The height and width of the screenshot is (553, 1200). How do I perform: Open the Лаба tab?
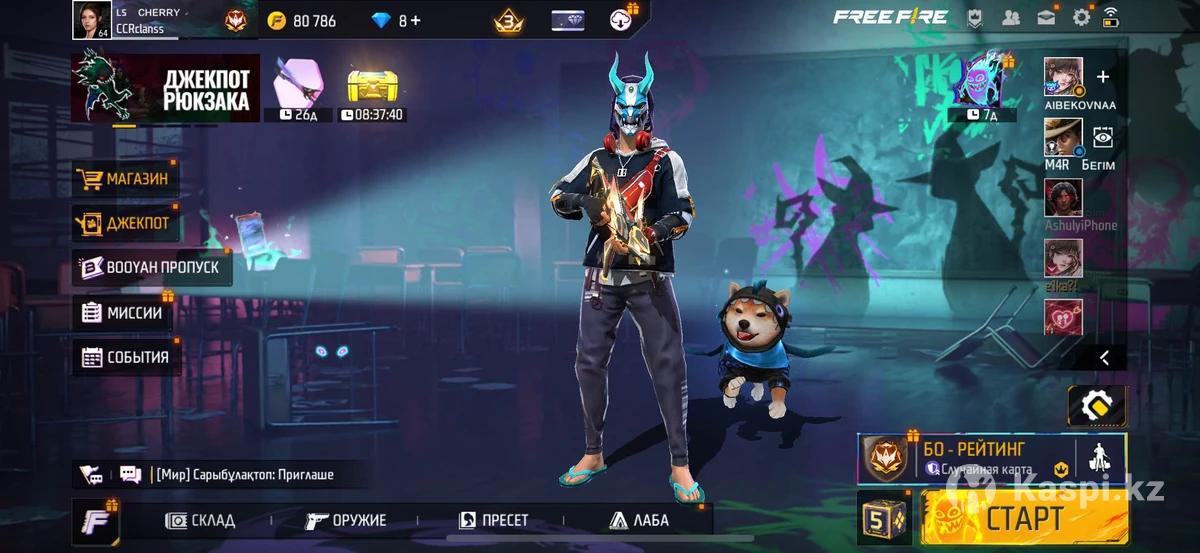638,520
